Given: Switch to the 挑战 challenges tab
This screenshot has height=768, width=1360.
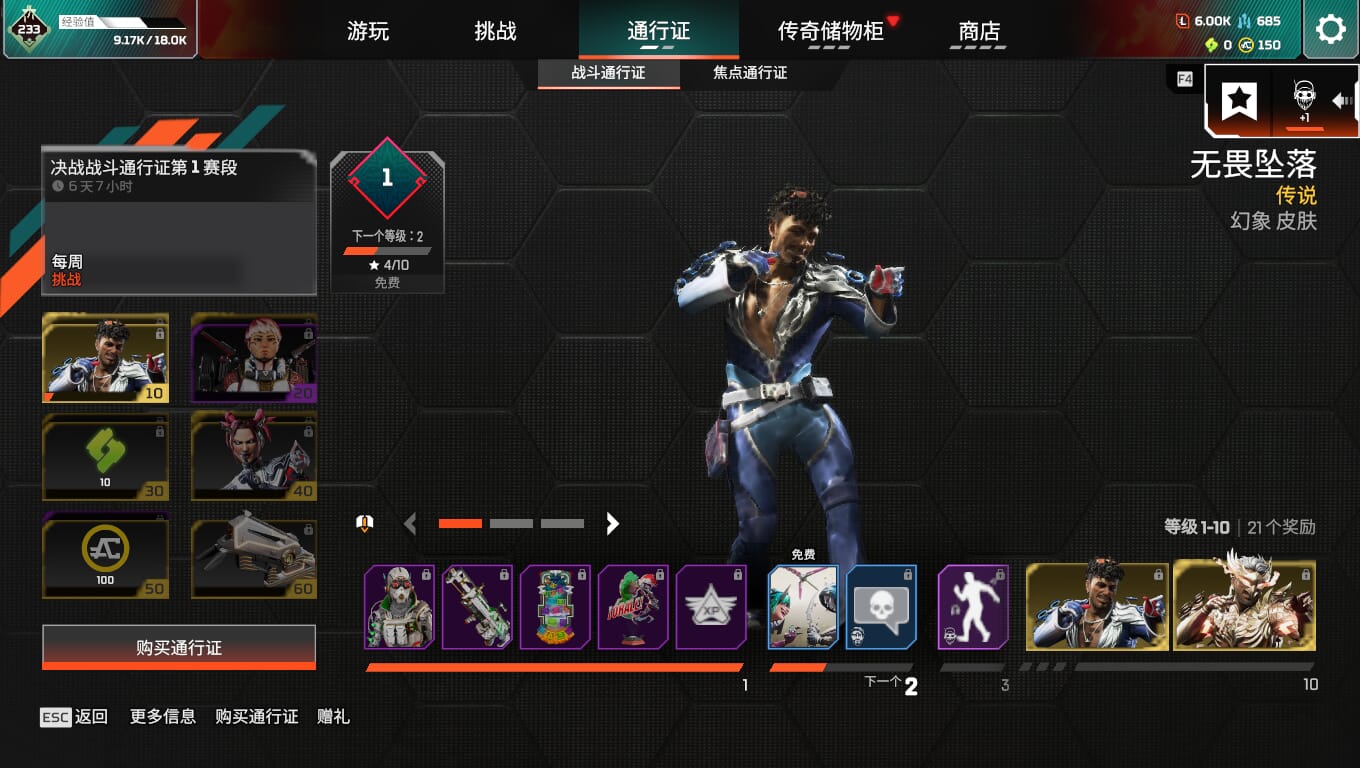Looking at the screenshot, I should click(x=495, y=31).
